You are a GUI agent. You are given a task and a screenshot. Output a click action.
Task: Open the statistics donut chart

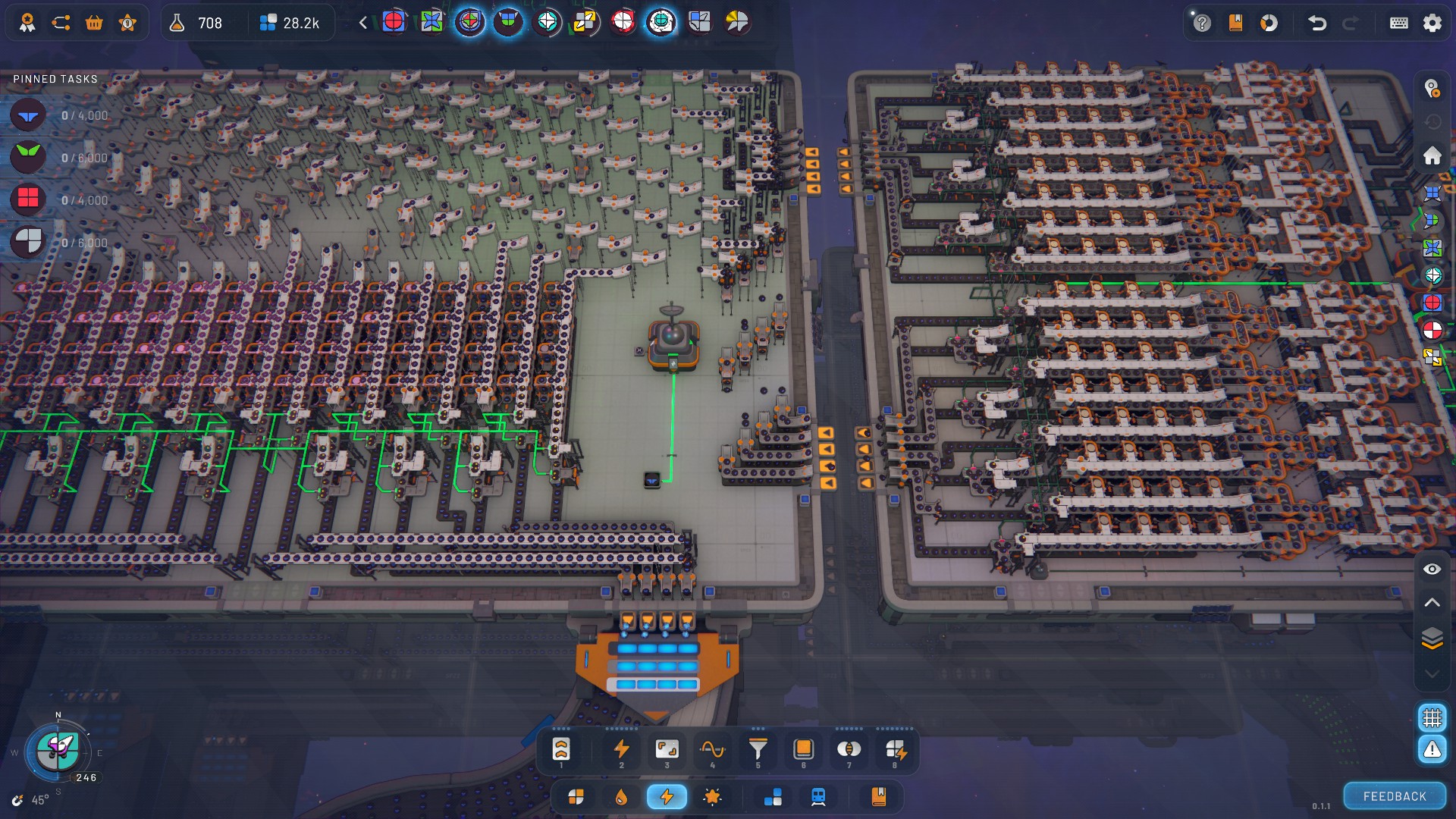[1269, 23]
